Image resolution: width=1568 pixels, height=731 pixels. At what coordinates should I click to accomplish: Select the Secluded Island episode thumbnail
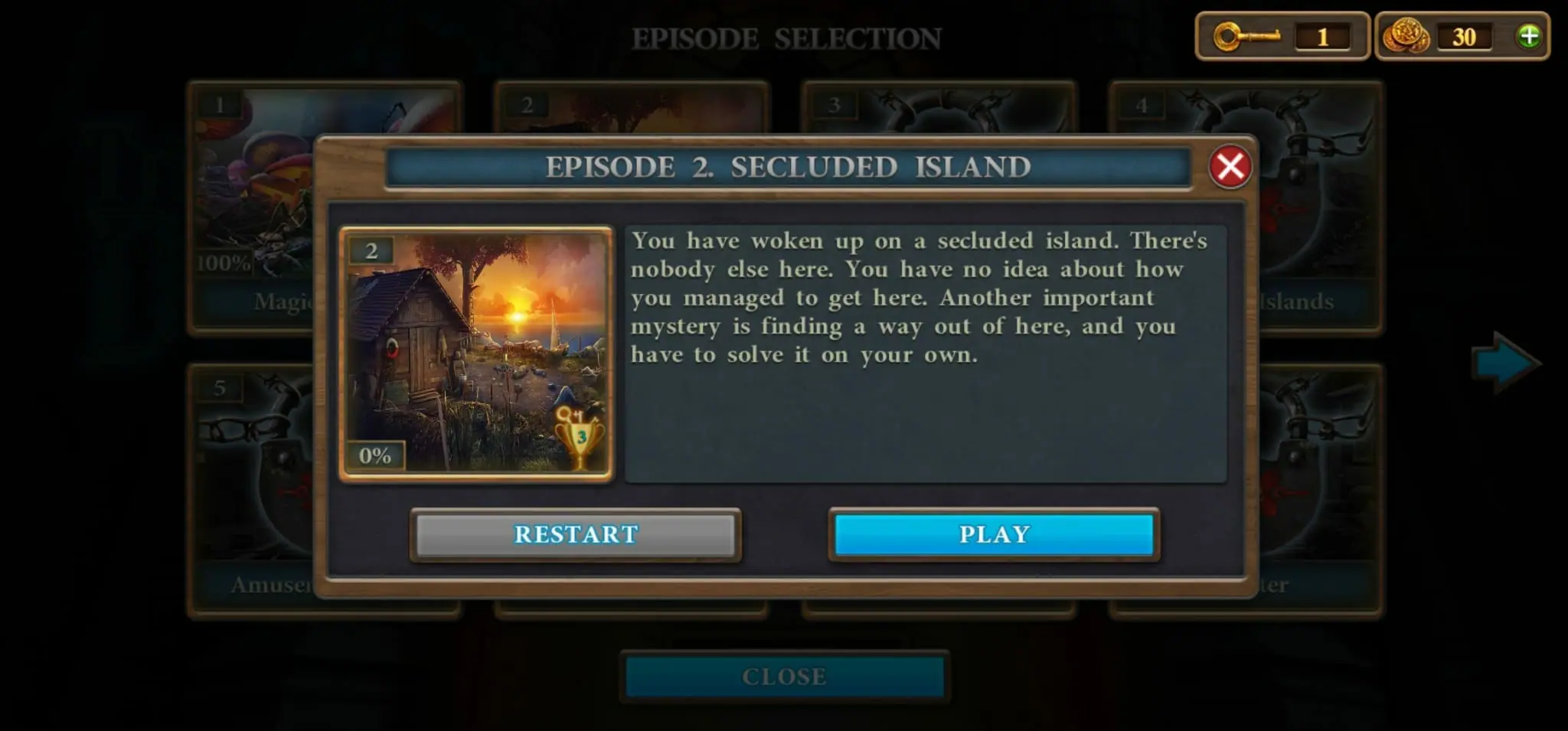pyautogui.click(x=476, y=354)
